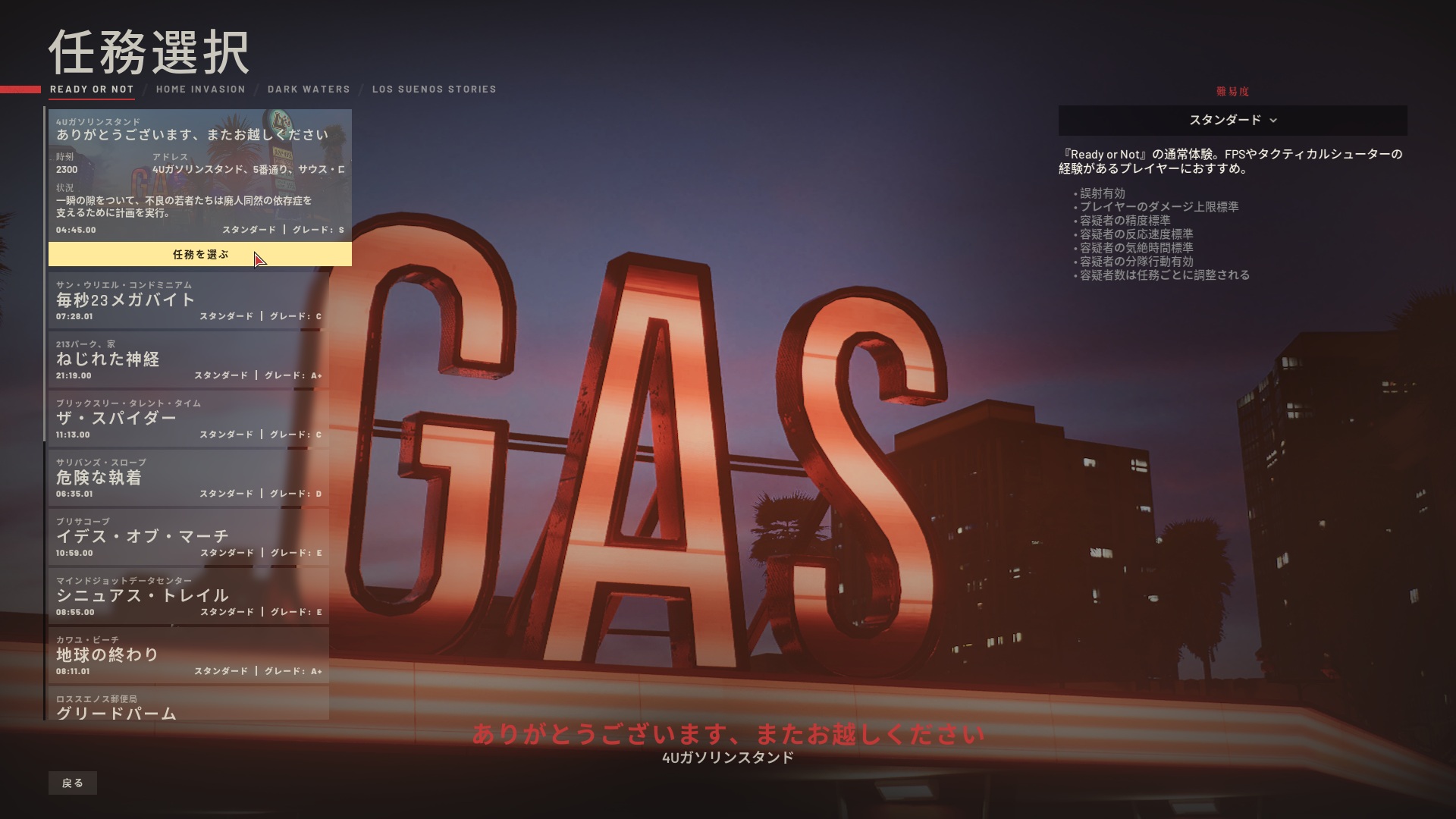Screen dimensions: 1456x819
Task: Pick the ザ・スパイダー mission
Action: click(189, 419)
